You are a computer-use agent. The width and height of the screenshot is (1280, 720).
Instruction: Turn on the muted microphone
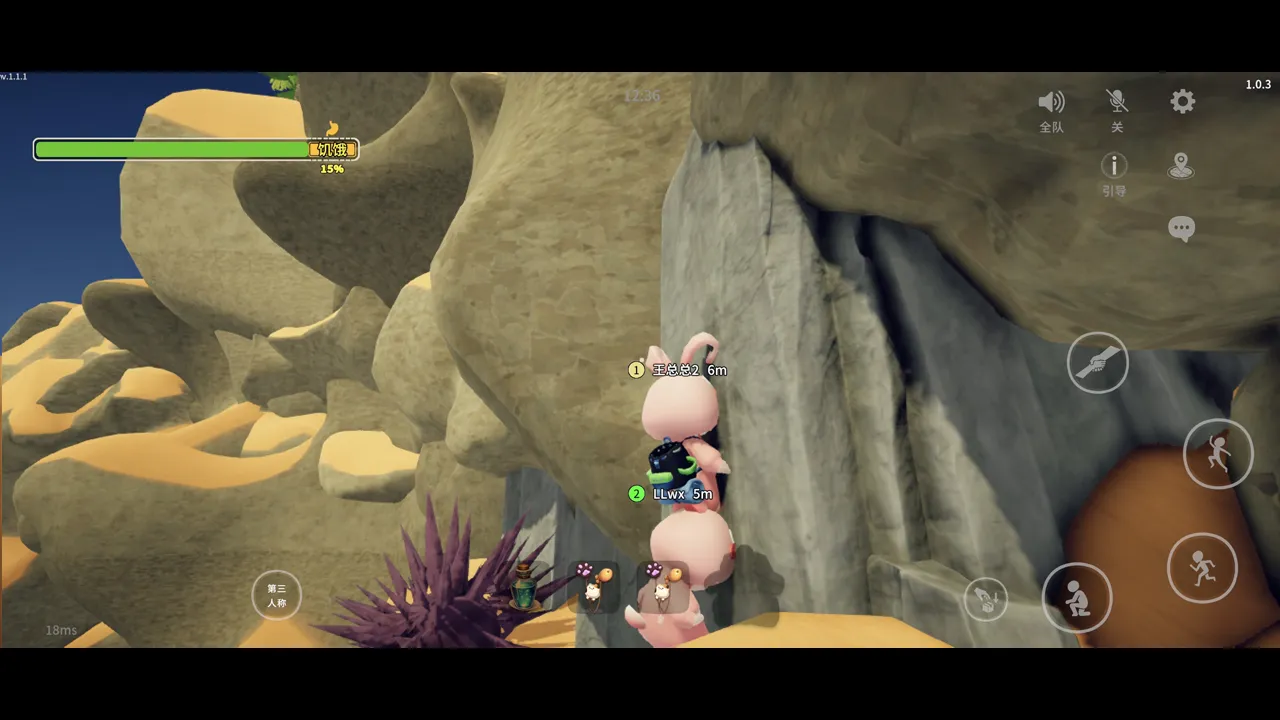pos(1117,102)
